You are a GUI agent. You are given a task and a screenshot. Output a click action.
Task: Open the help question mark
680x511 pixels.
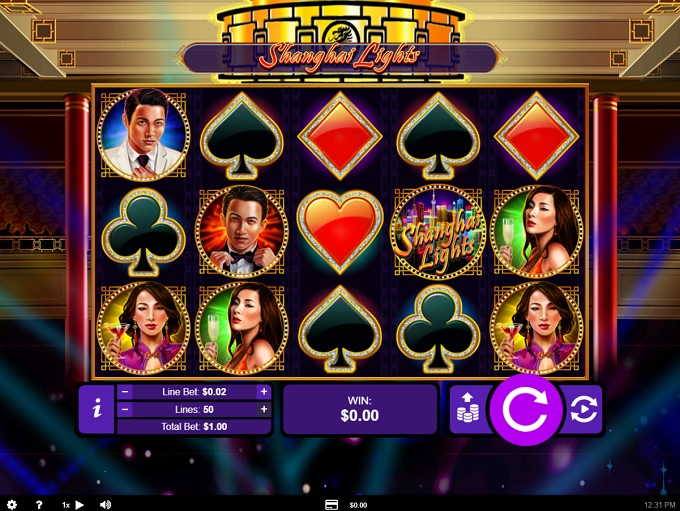click(39, 505)
